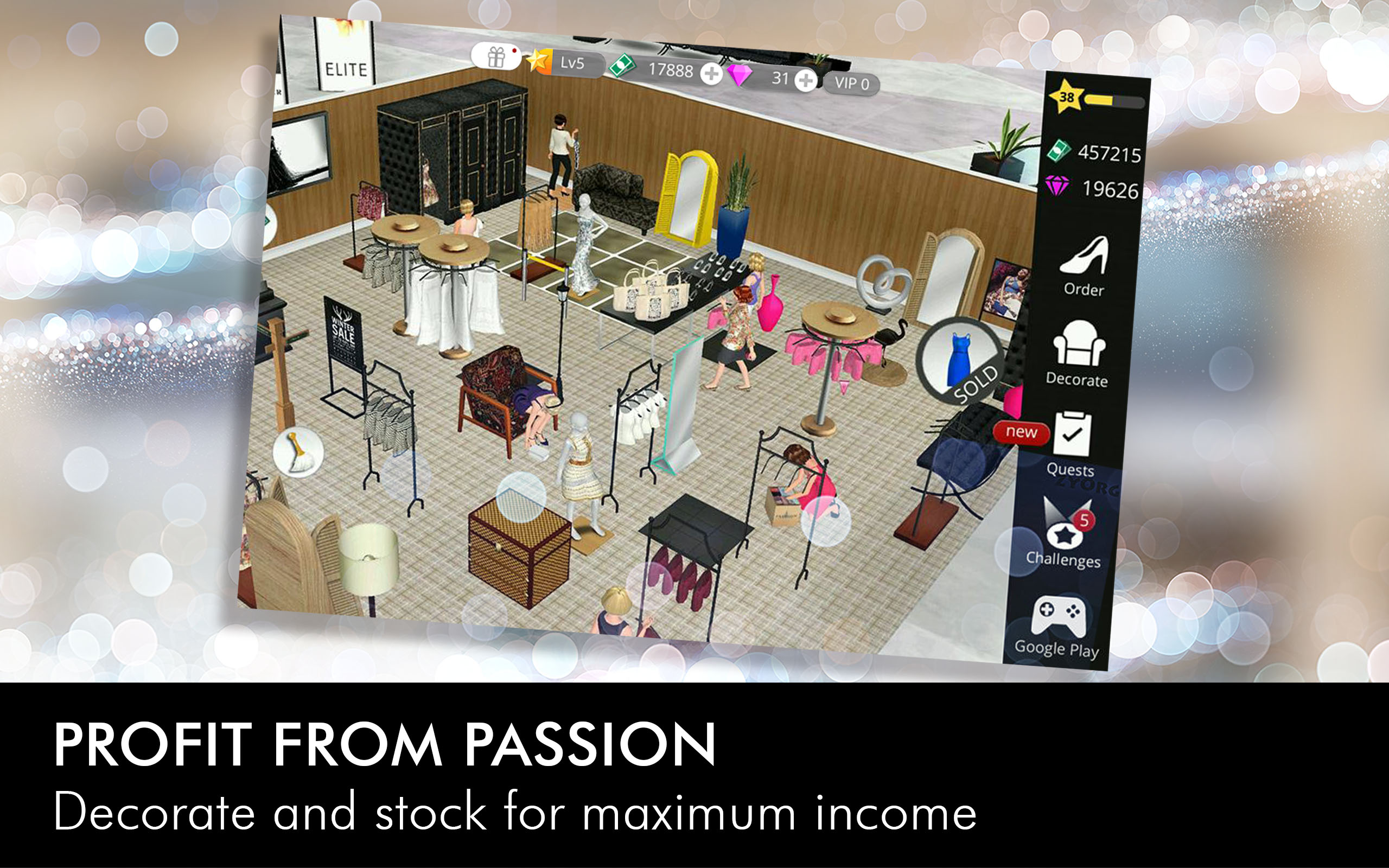
Task: Add more cash with the plus button
Action: pos(710,72)
